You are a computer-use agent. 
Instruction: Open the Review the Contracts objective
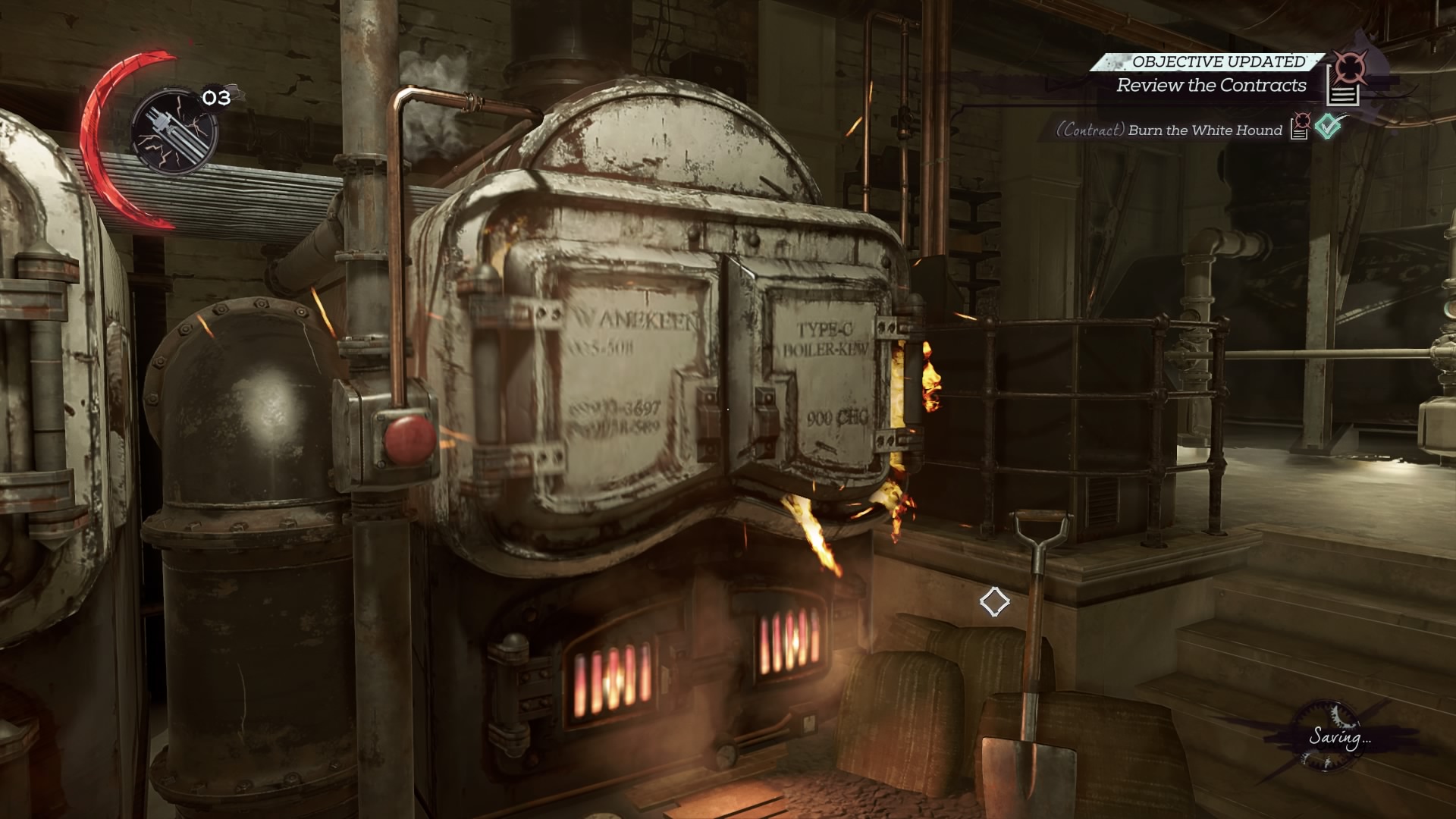point(1211,86)
